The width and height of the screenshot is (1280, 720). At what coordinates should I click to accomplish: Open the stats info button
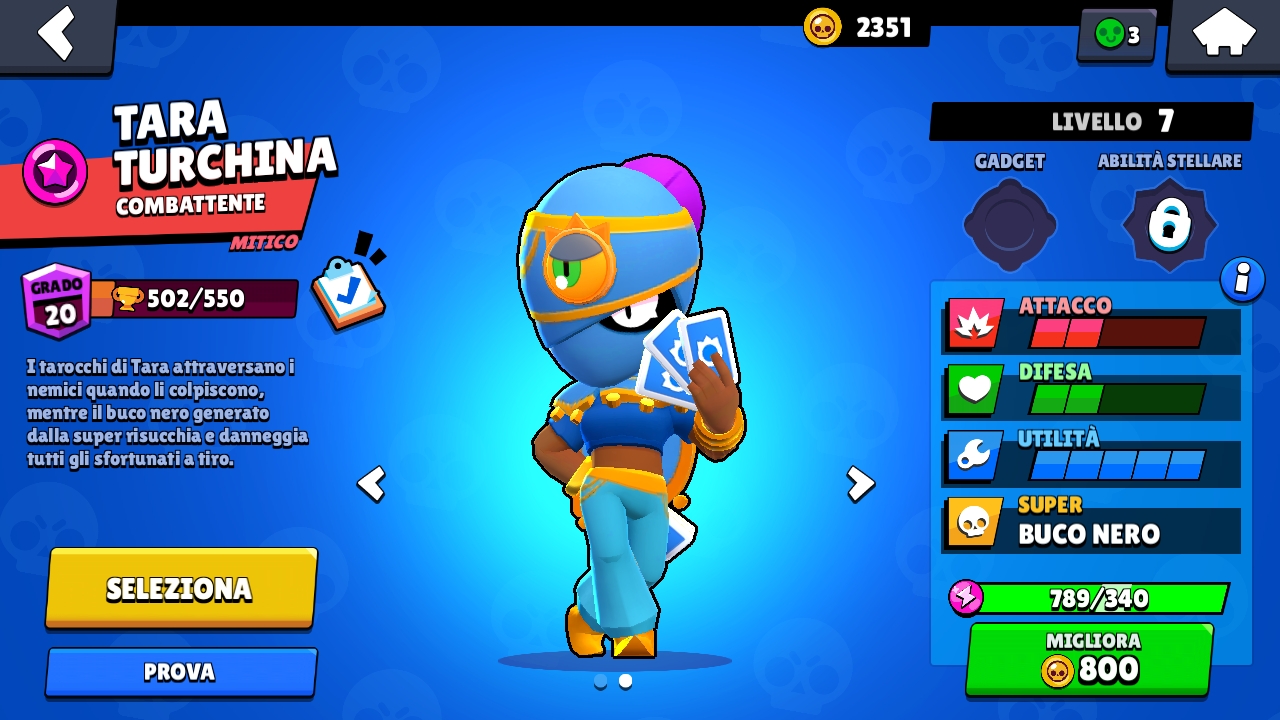[1243, 280]
